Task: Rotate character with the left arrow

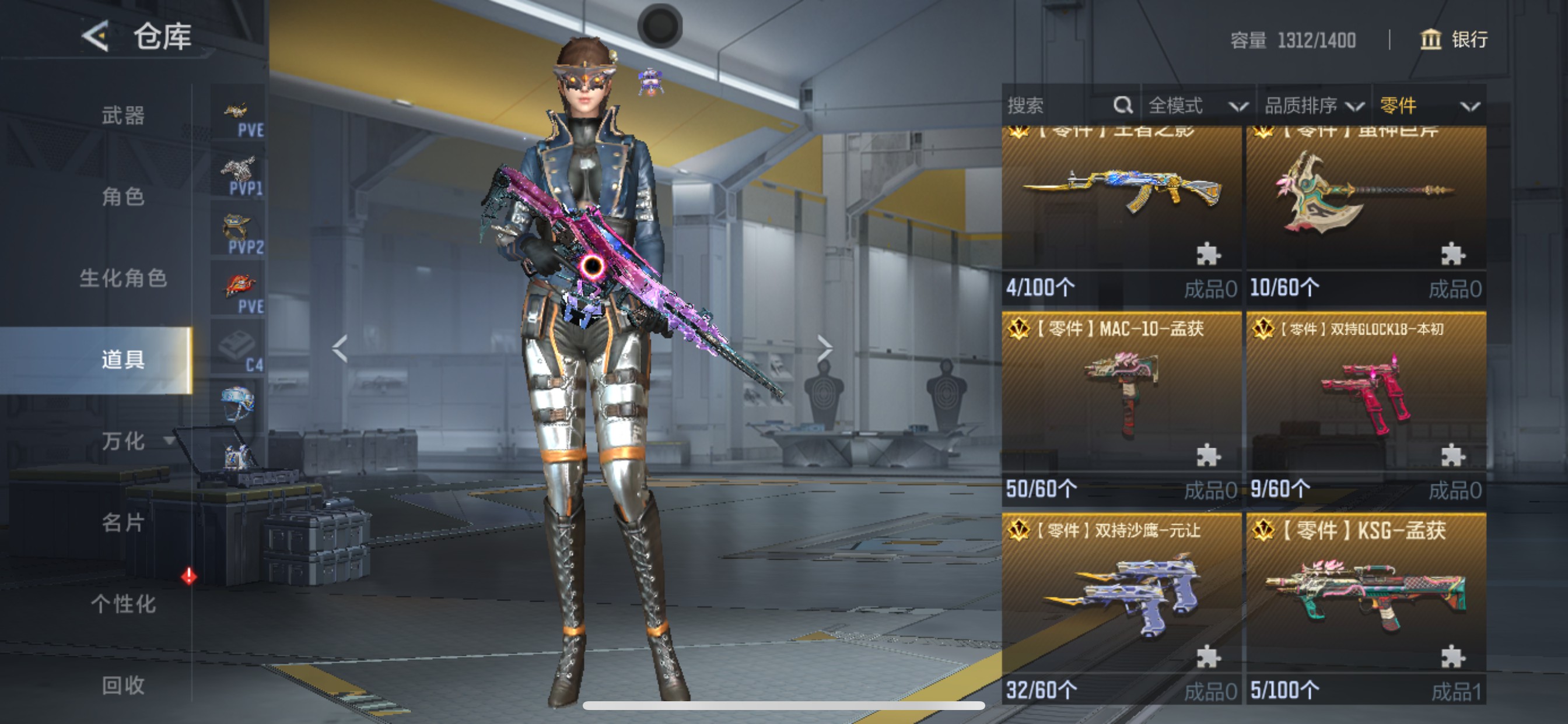Action: [339, 348]
